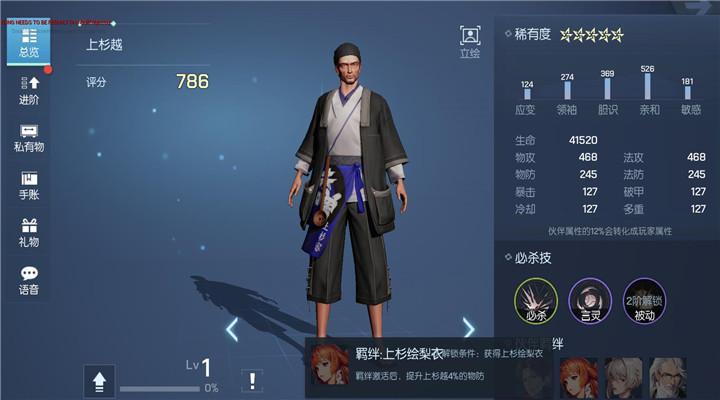The height and width of the screenshot is (400, 720).
Task: Open the 进阶 advancement tab
Action: (x=29, y=90)
